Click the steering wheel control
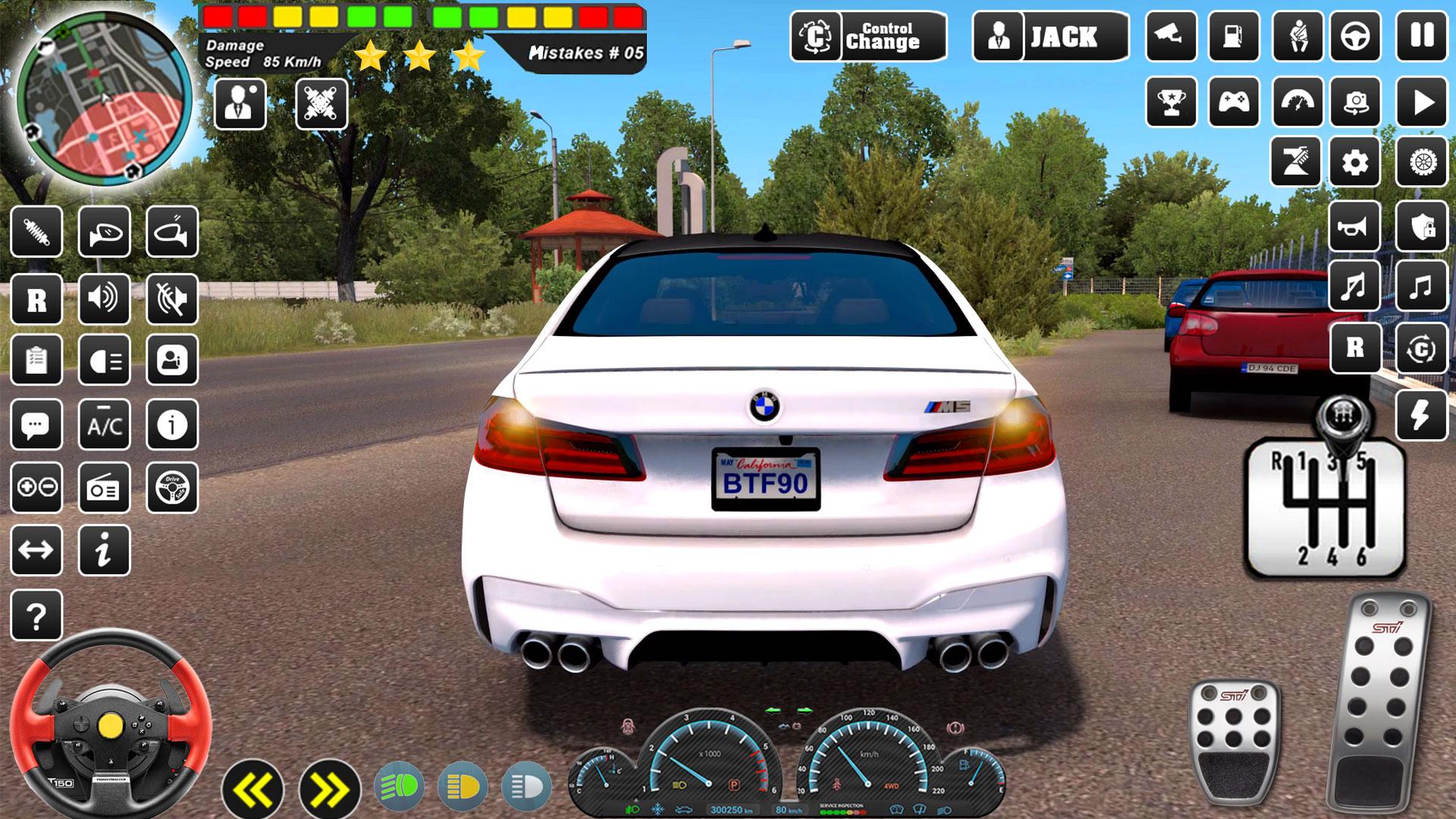The image size is (1456, 819). (110, 724)
